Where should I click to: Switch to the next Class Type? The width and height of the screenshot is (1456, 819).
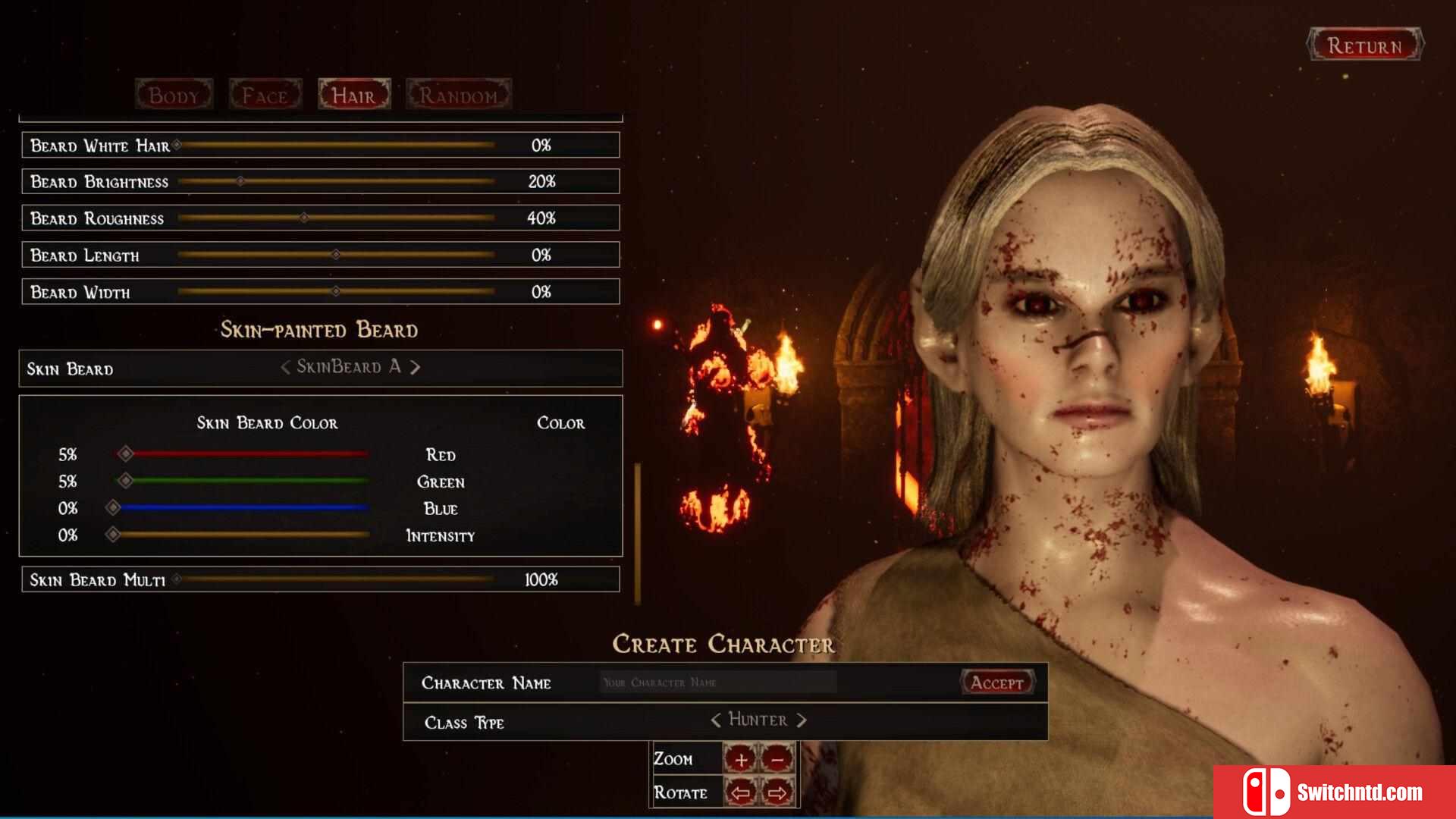pyautogui.click(x=802, y=720)
